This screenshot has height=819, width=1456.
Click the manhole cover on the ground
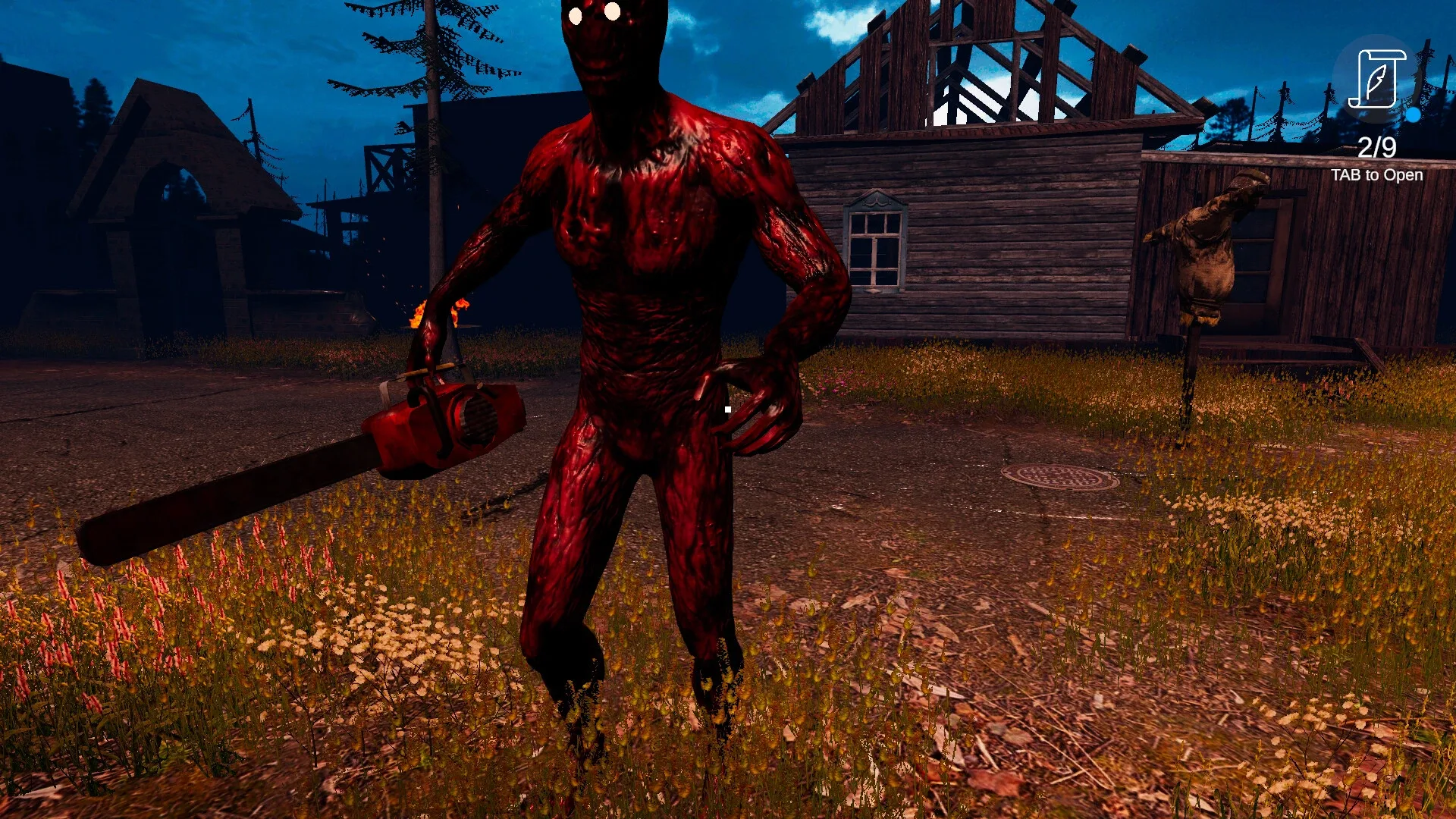[x=1054, y=478]
